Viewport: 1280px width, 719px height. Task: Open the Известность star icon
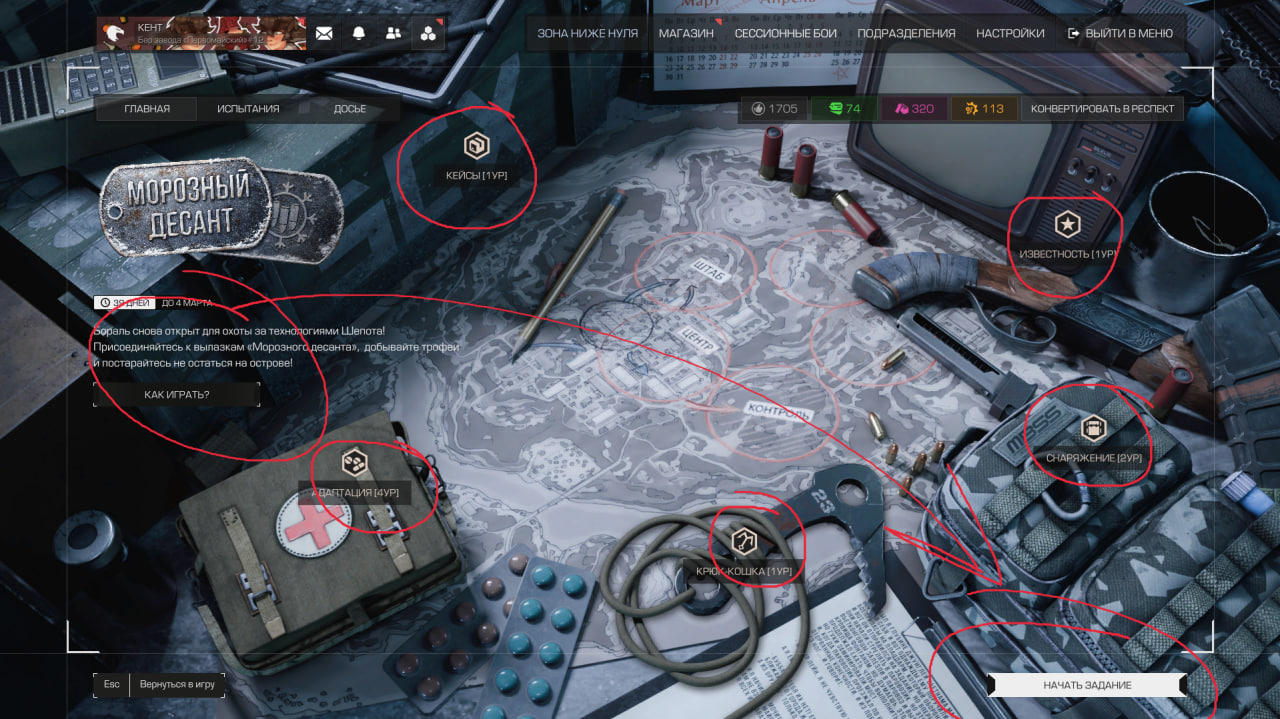coord(1068,225)
